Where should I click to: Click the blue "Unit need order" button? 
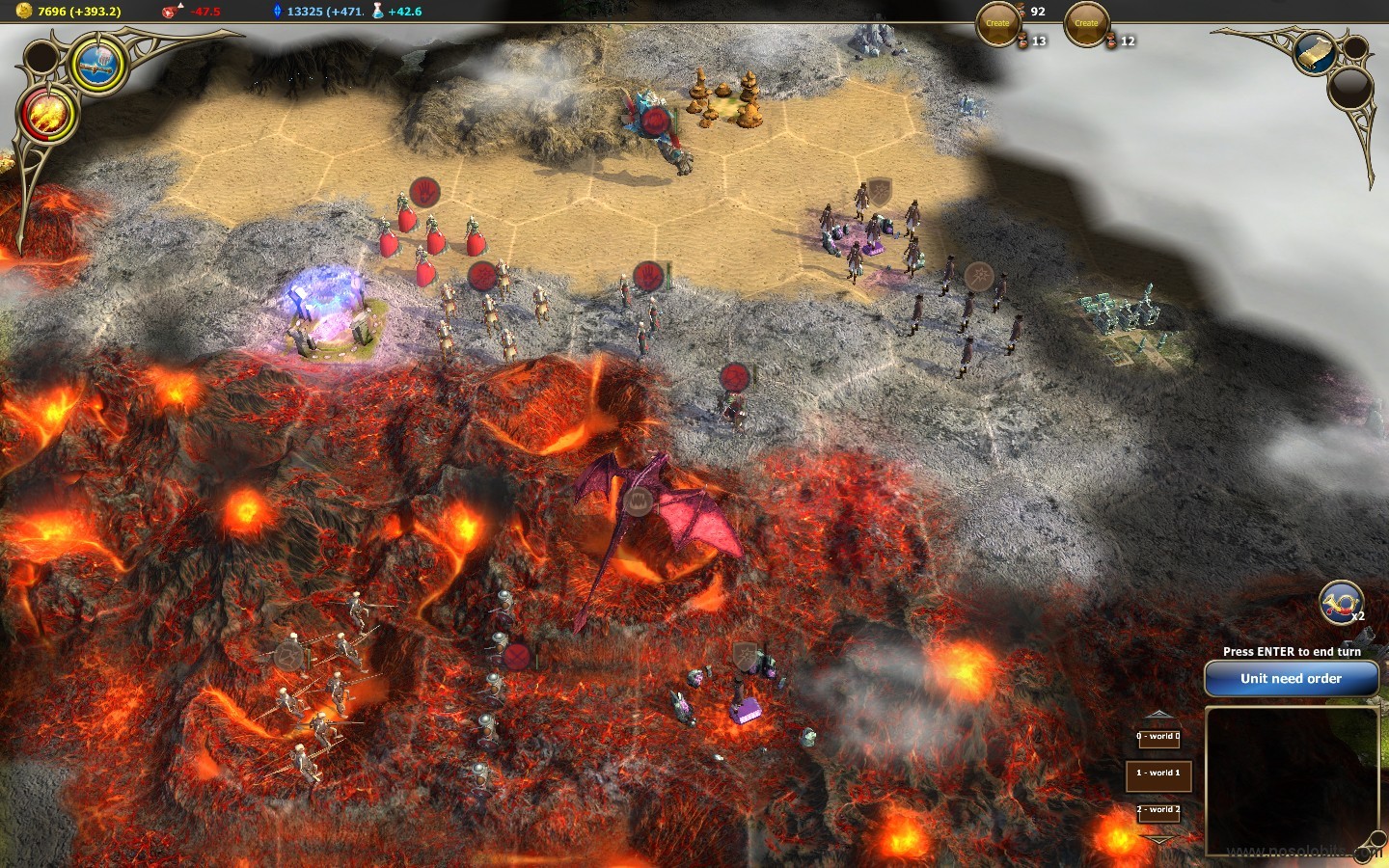(x=1291, y=679)
